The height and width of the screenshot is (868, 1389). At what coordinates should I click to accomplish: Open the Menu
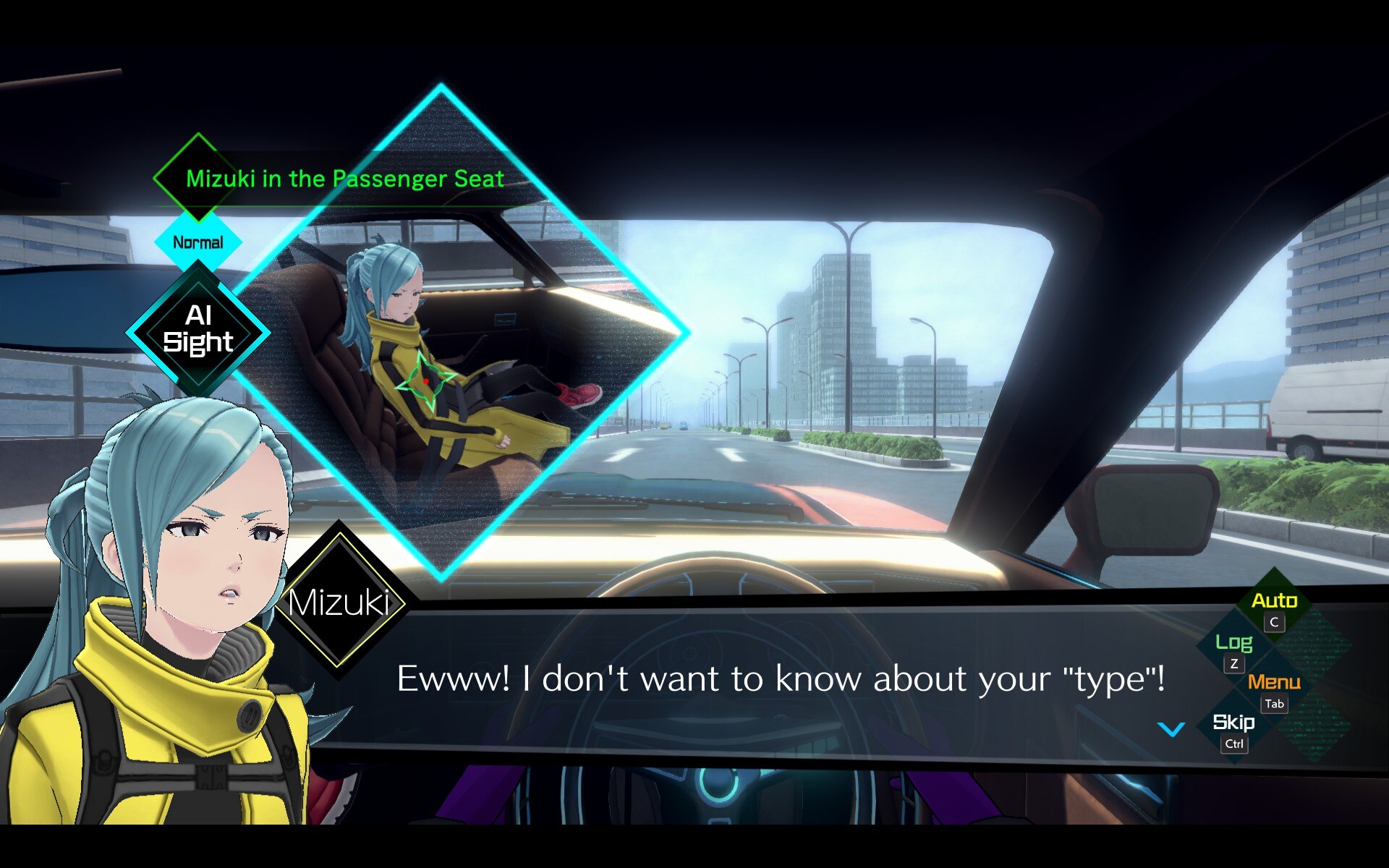(1275, 681)
